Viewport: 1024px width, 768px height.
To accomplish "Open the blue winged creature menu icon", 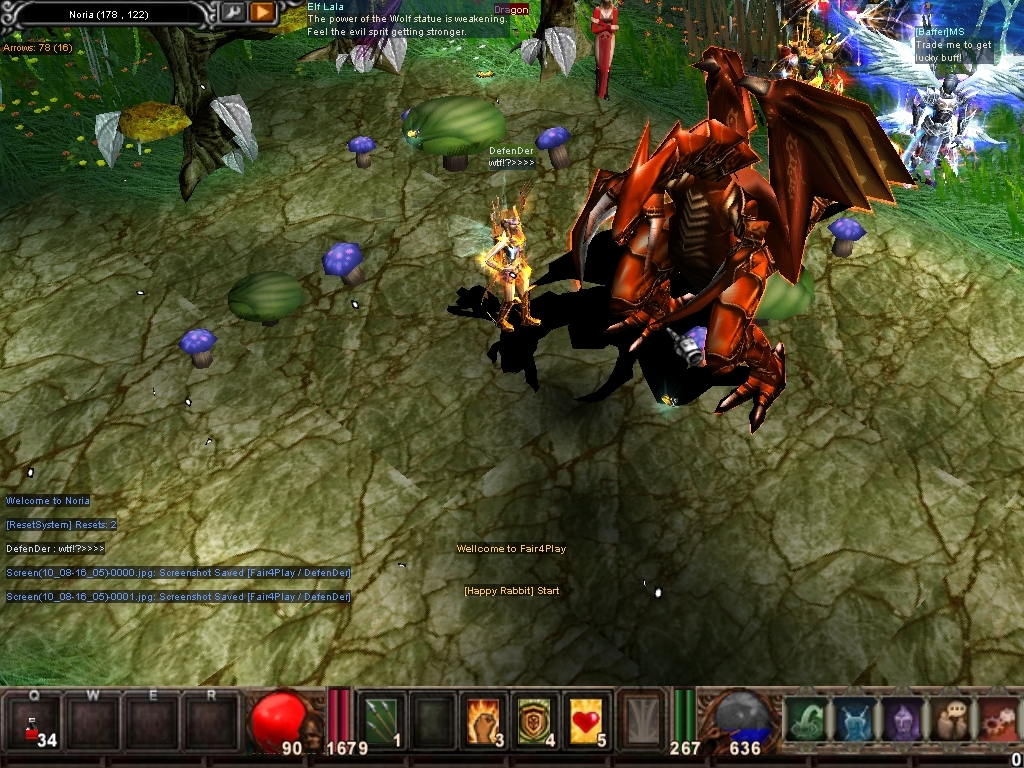I will (852, 720).
